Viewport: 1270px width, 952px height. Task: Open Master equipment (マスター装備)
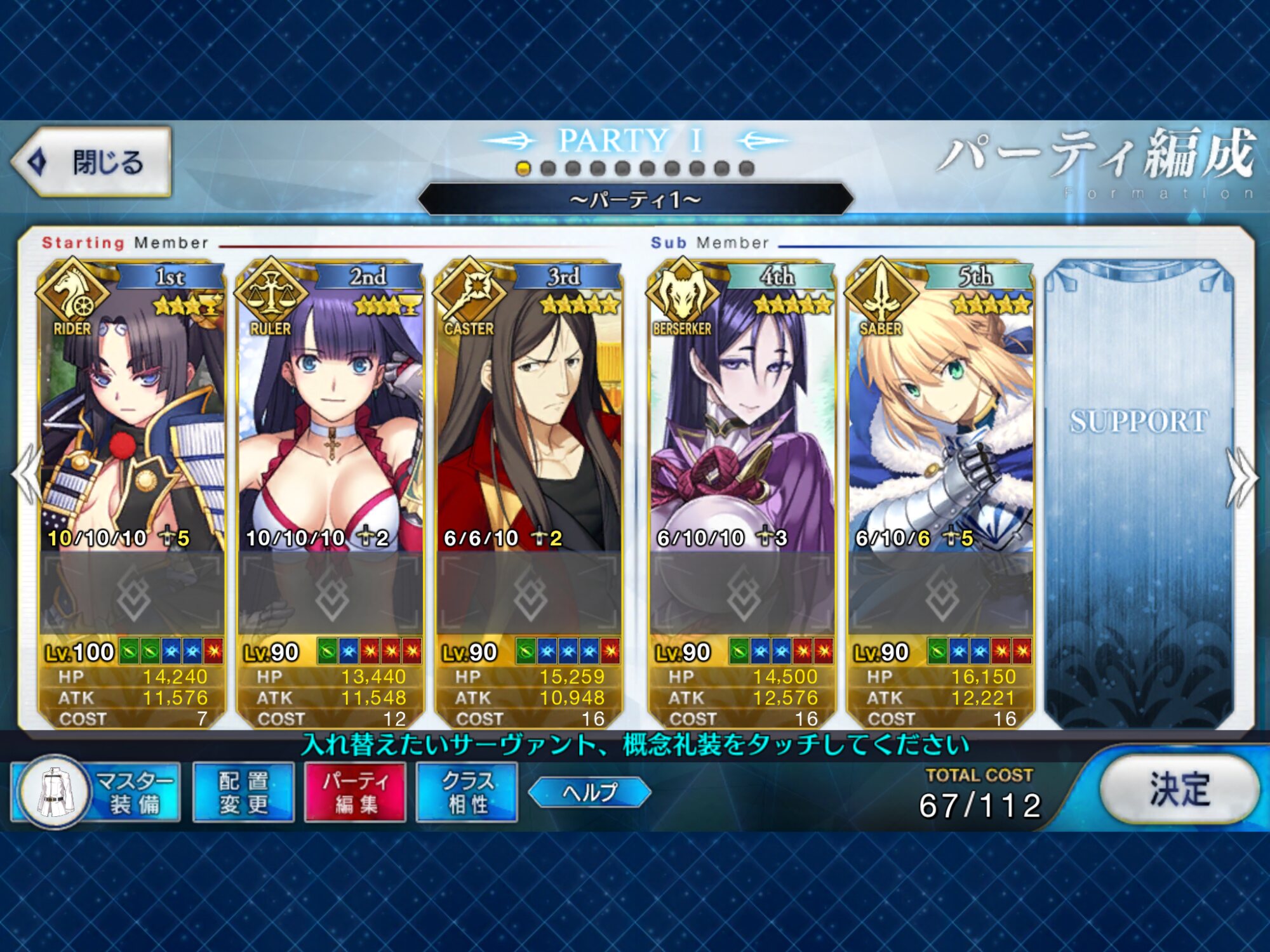point(97,792)
